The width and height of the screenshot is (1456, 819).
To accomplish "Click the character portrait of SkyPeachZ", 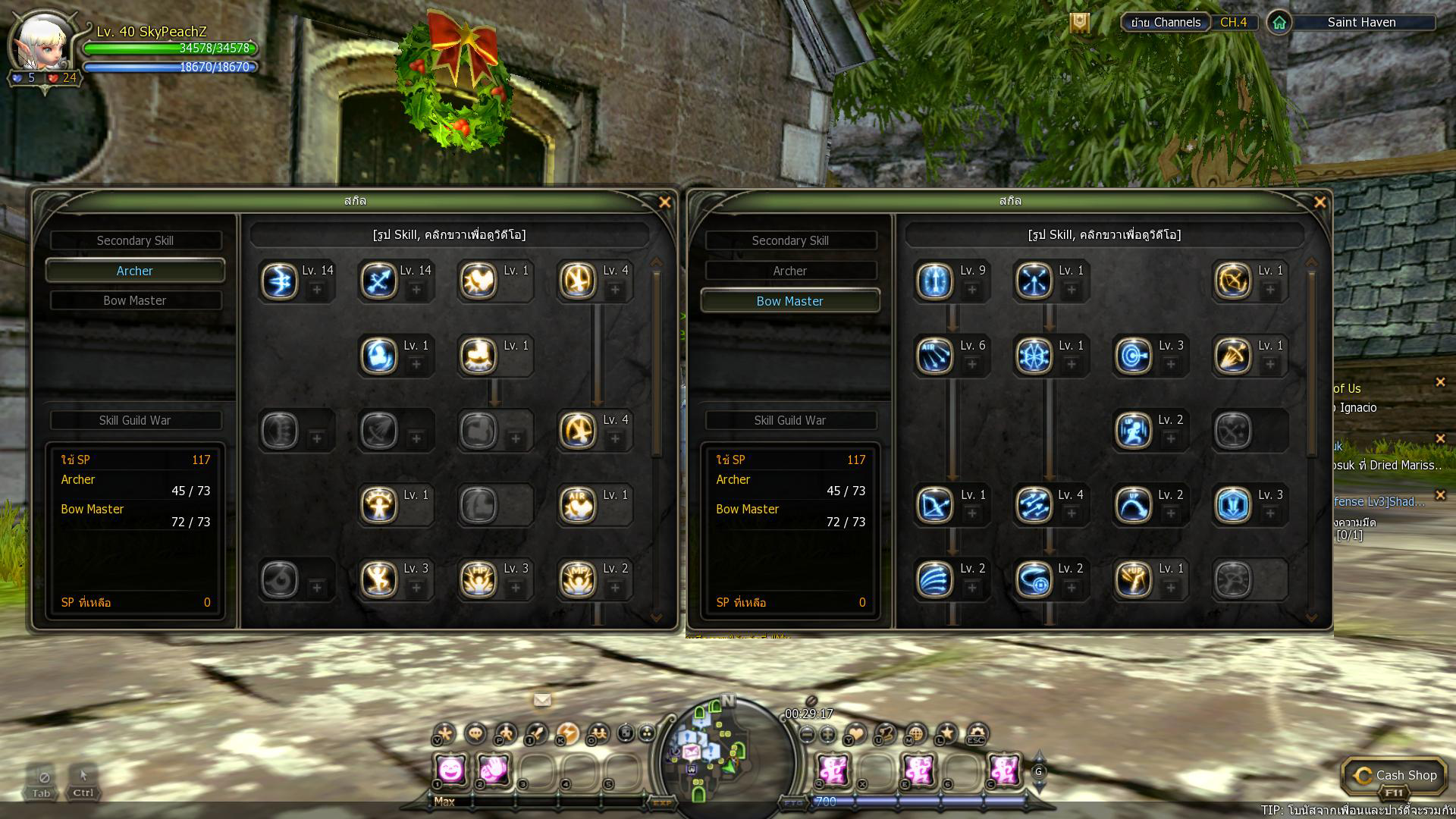I will pyautogui.click(x=42, y=45).
